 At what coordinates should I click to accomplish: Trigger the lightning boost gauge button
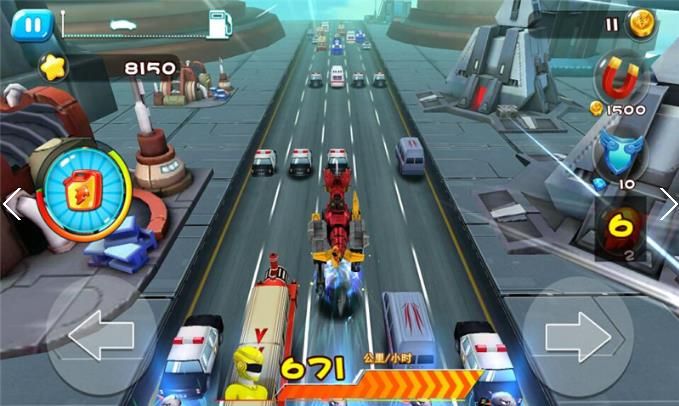pyautogui.click(x=82, y=191)
